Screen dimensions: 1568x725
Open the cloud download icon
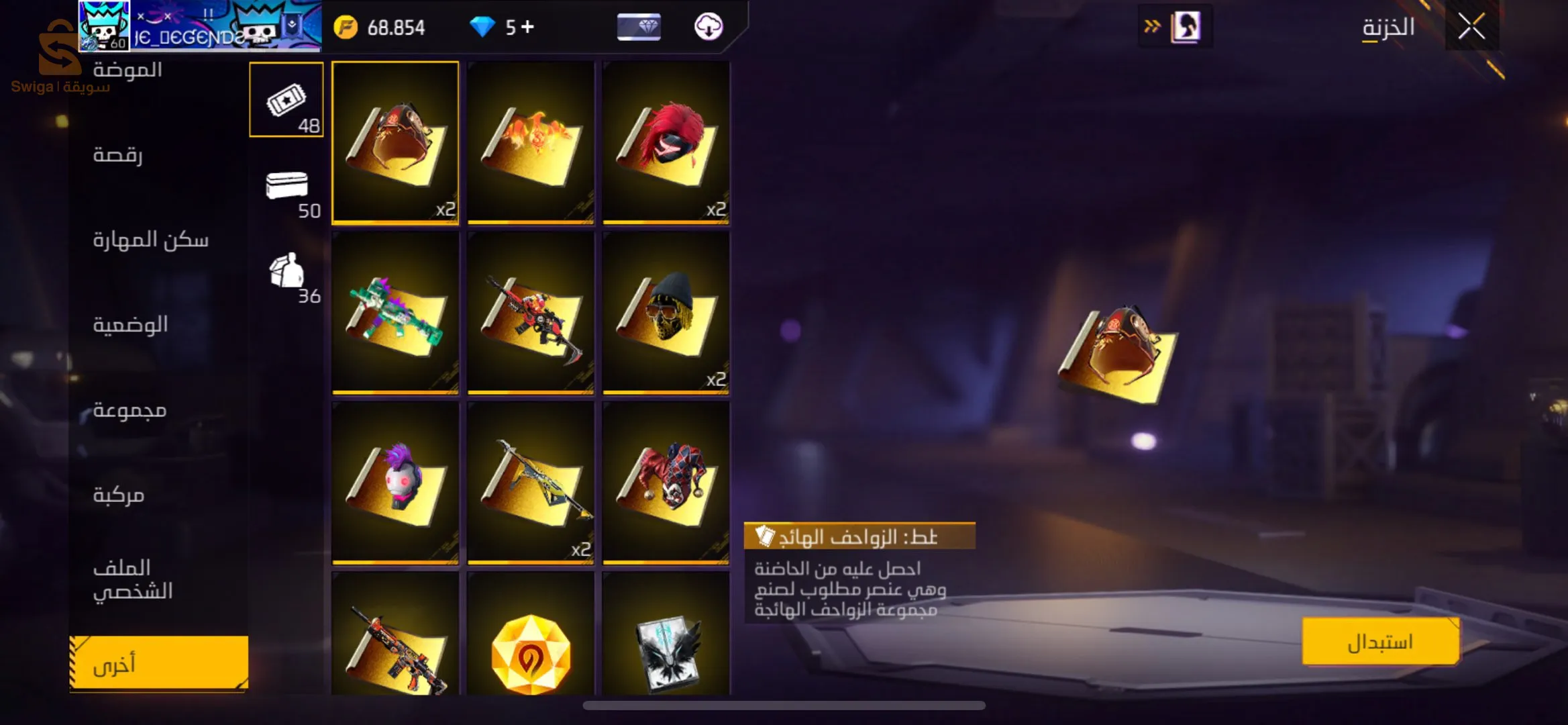click(x=709, y=27)
